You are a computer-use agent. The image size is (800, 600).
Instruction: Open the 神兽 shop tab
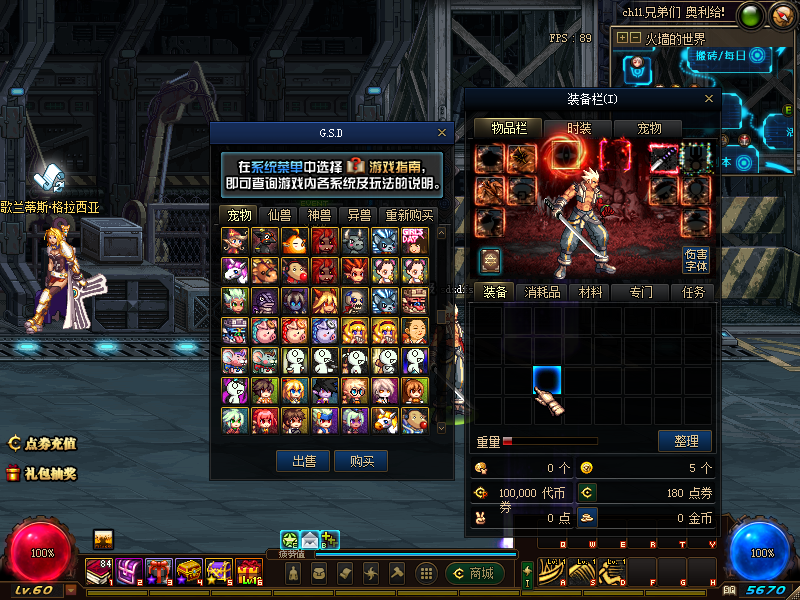click(x=319, y=215)
